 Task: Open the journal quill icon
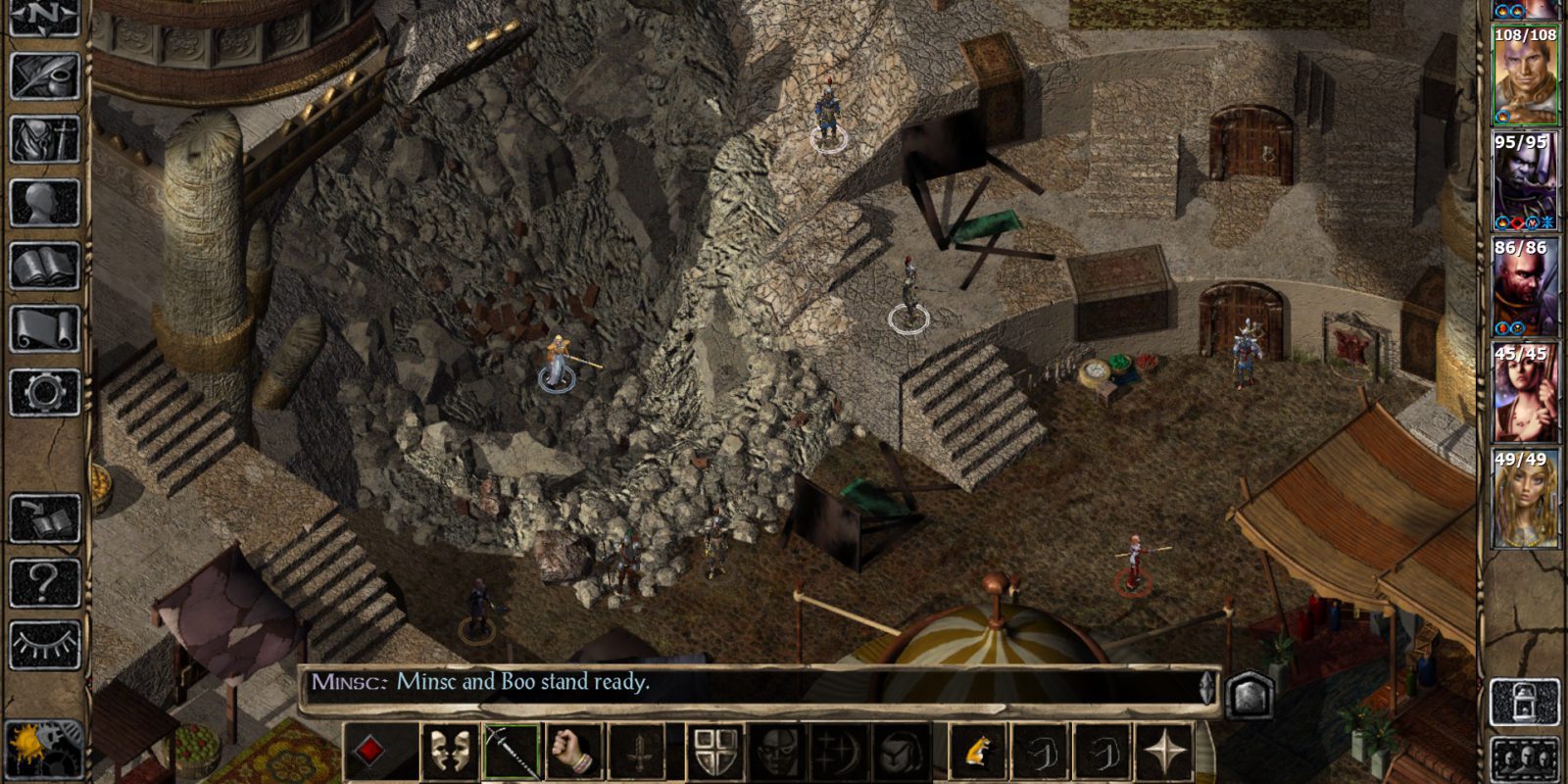tap(44, 74)
